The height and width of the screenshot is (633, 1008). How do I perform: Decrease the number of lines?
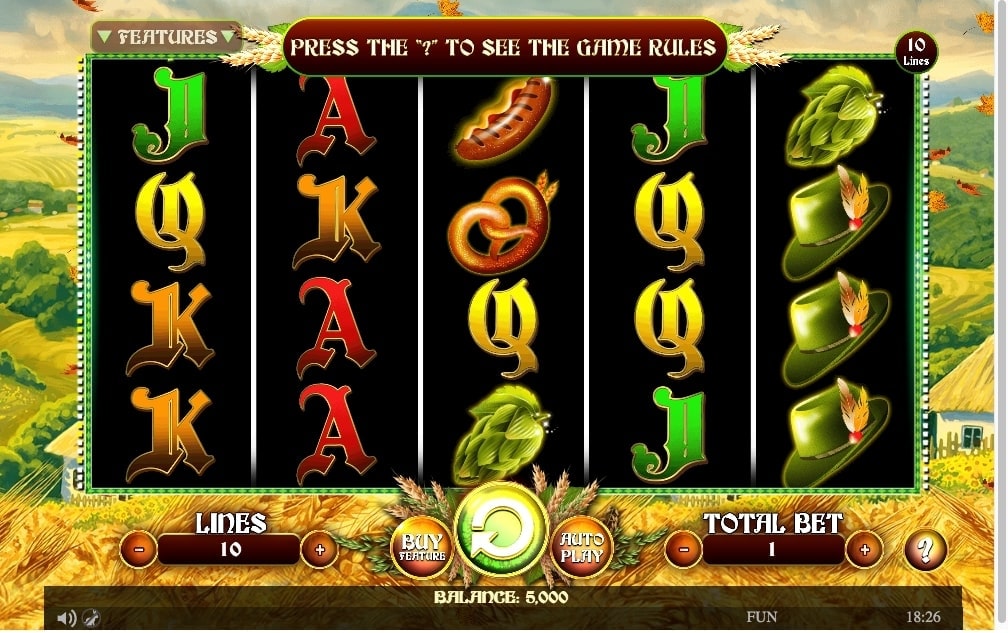pyautogui.click(x=139, y=549)
